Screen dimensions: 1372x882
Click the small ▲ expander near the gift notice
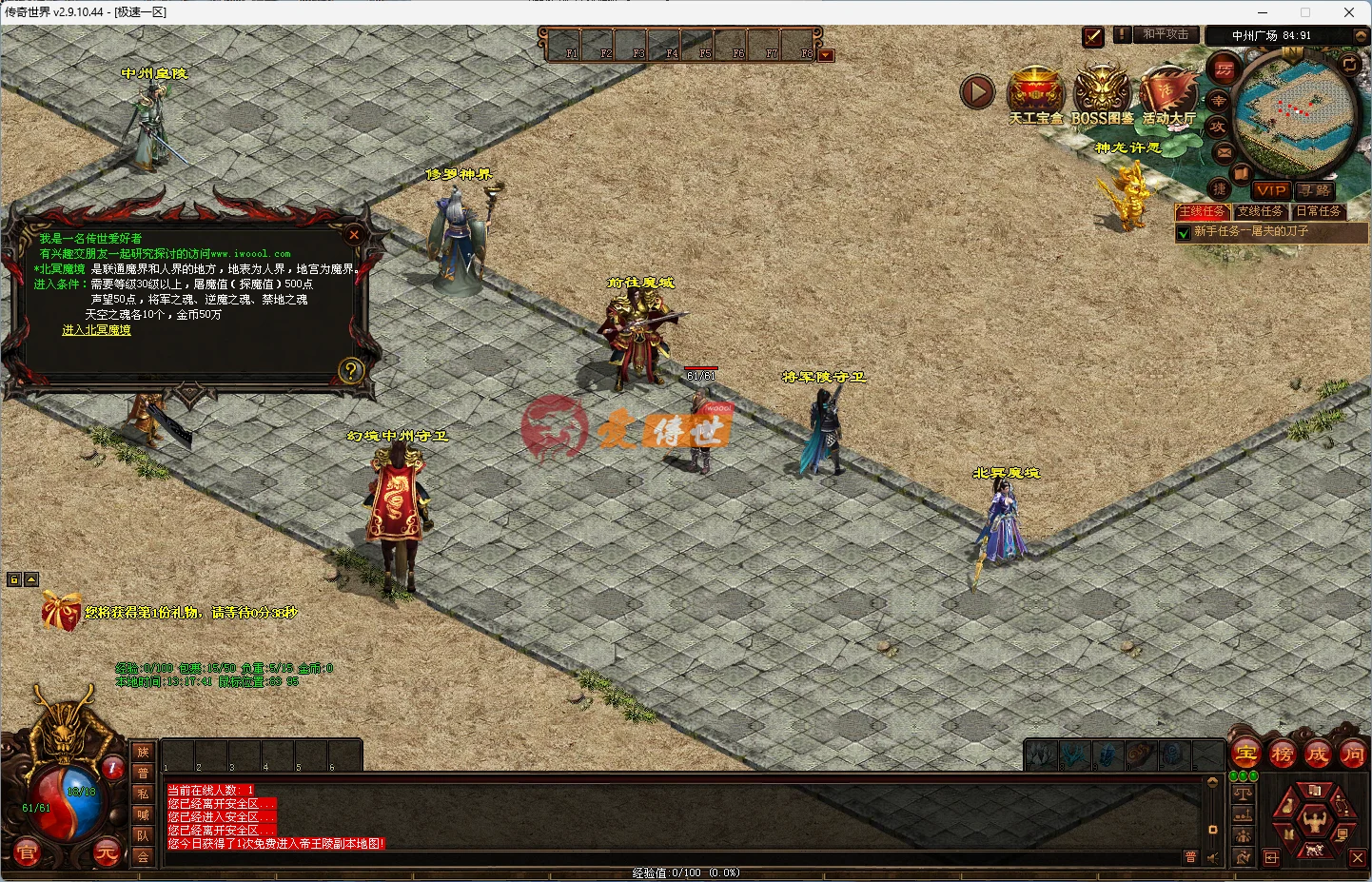coord(31,578)
